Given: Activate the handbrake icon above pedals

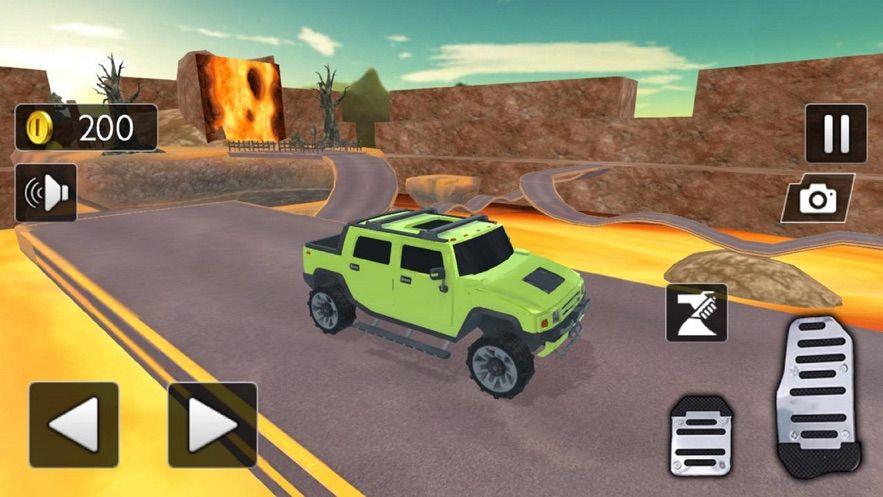Looking at the screenshot, I should 696,313.
